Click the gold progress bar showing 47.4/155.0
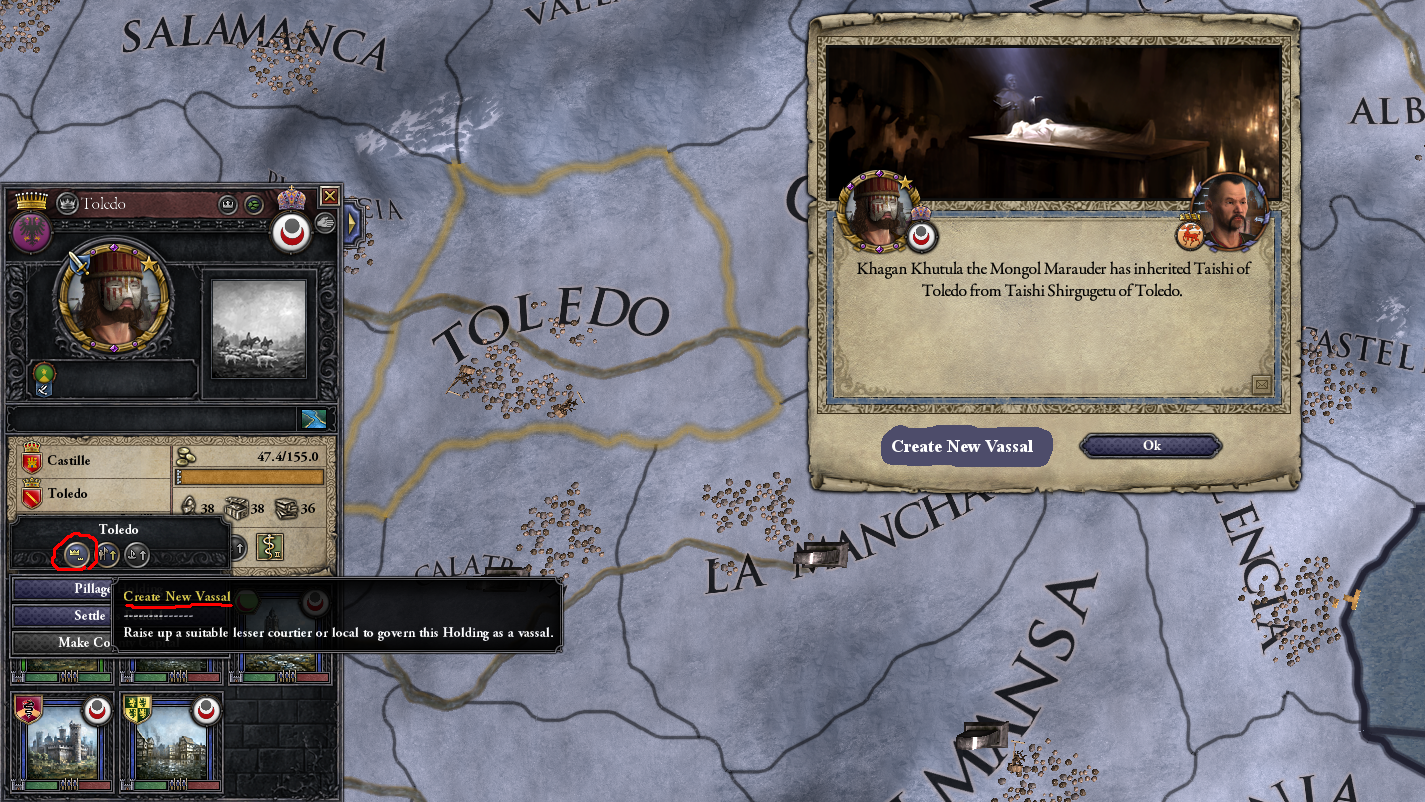Viewport: 1425px width, 802px height. click(x=251, y=477)
